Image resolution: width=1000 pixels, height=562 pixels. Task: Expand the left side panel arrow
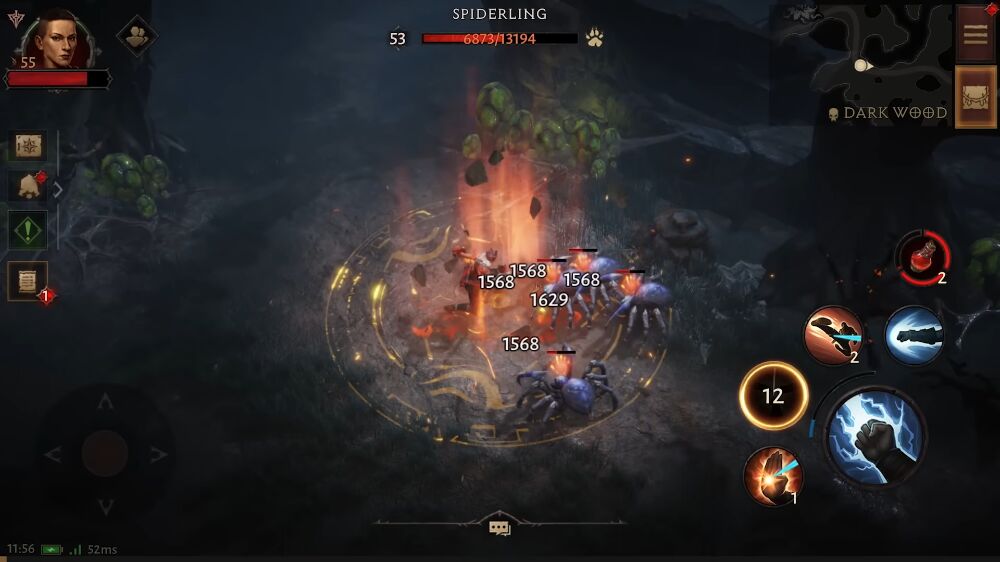[58, 188]
